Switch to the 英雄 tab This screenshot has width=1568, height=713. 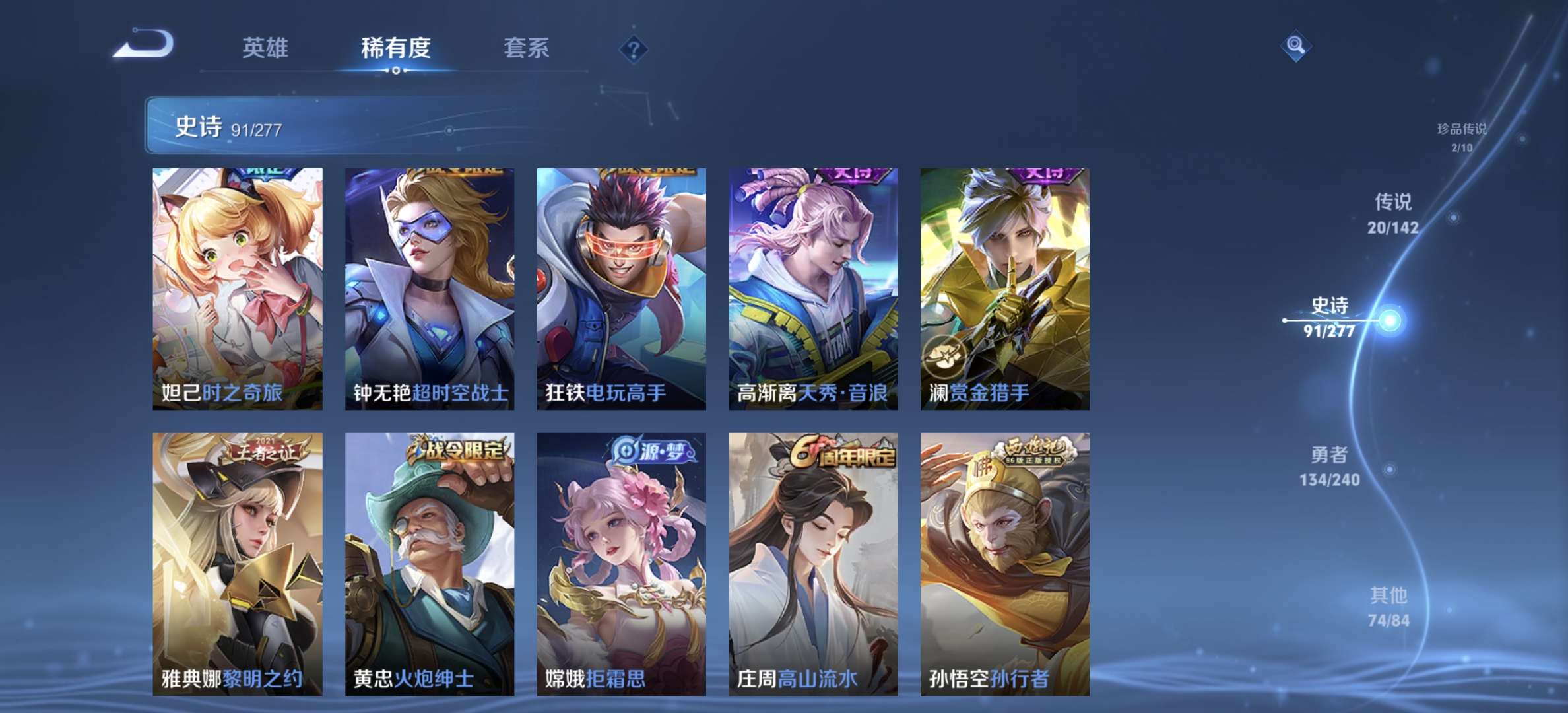coord(267,49)
